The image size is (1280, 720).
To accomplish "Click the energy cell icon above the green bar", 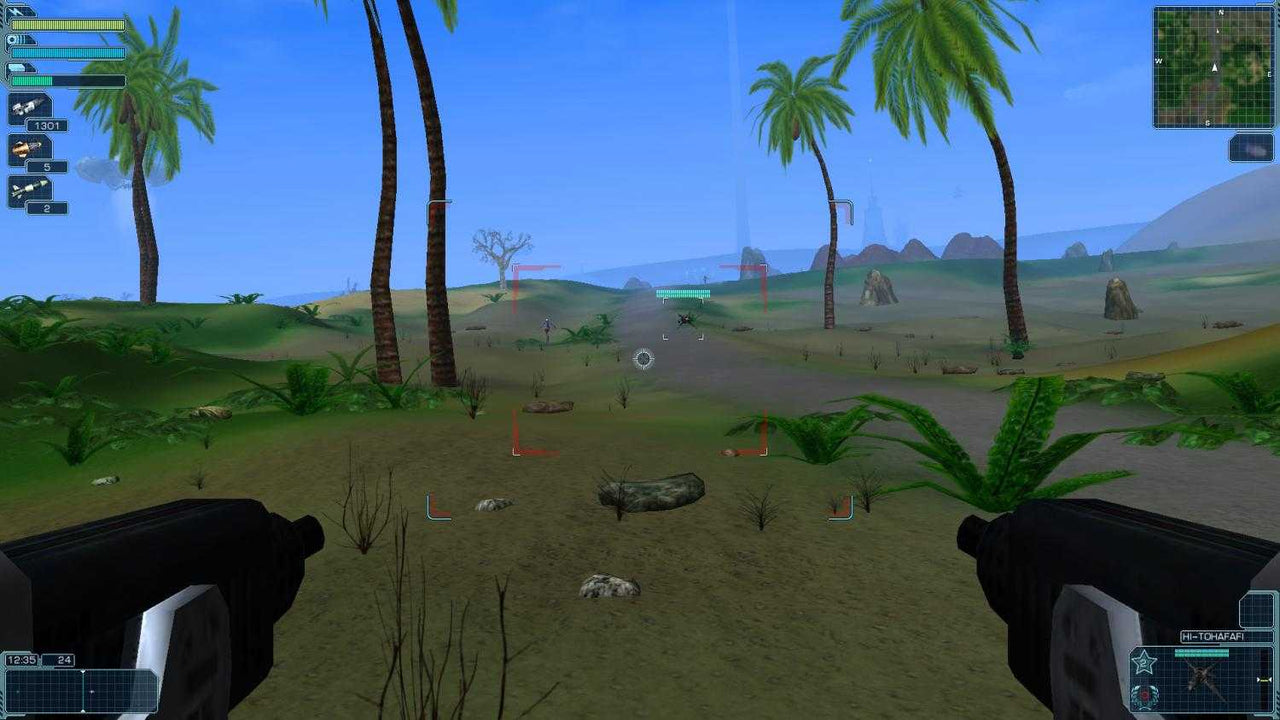I will (18, 67).
